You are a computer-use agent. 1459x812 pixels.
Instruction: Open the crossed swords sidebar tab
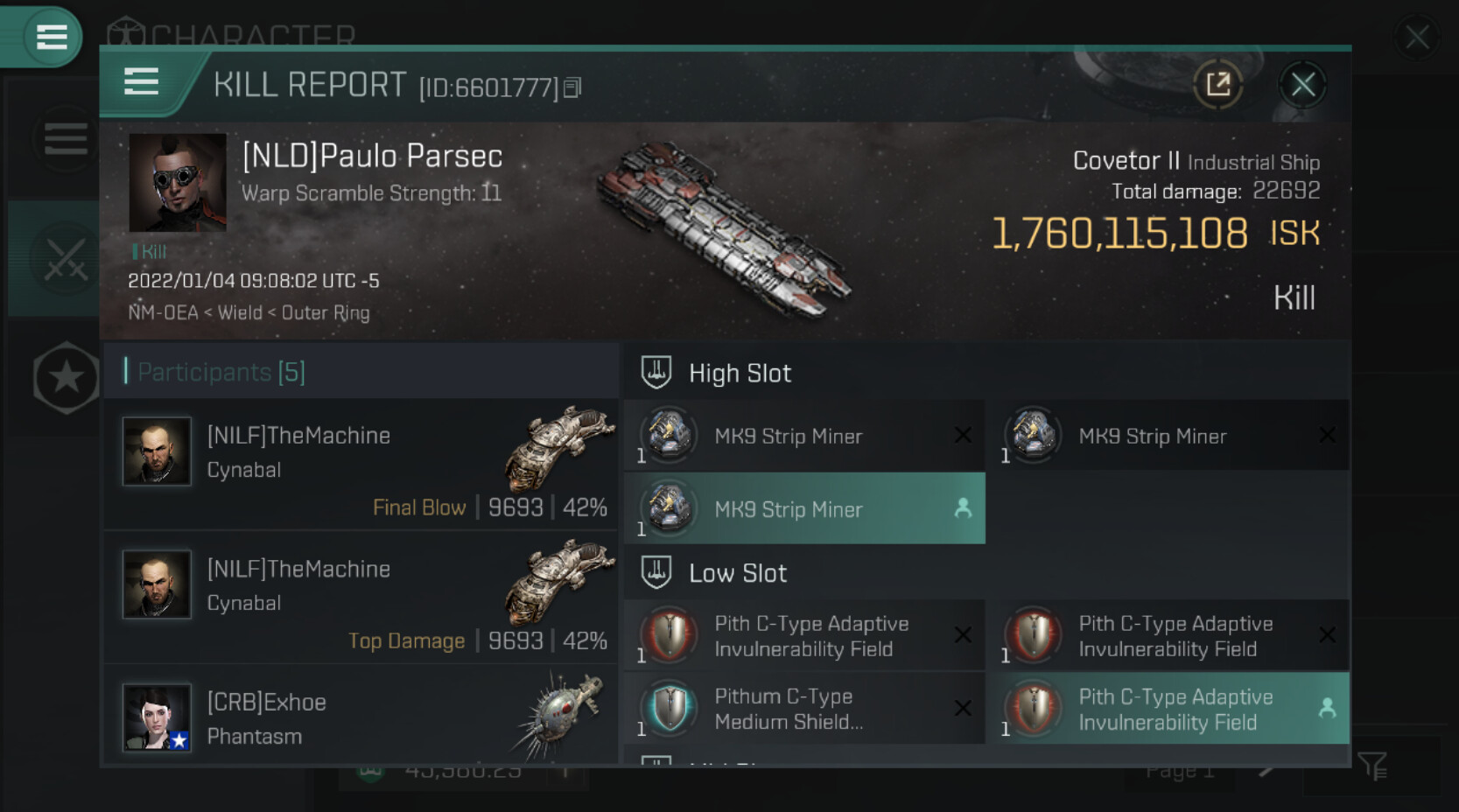tap(66, 260)
